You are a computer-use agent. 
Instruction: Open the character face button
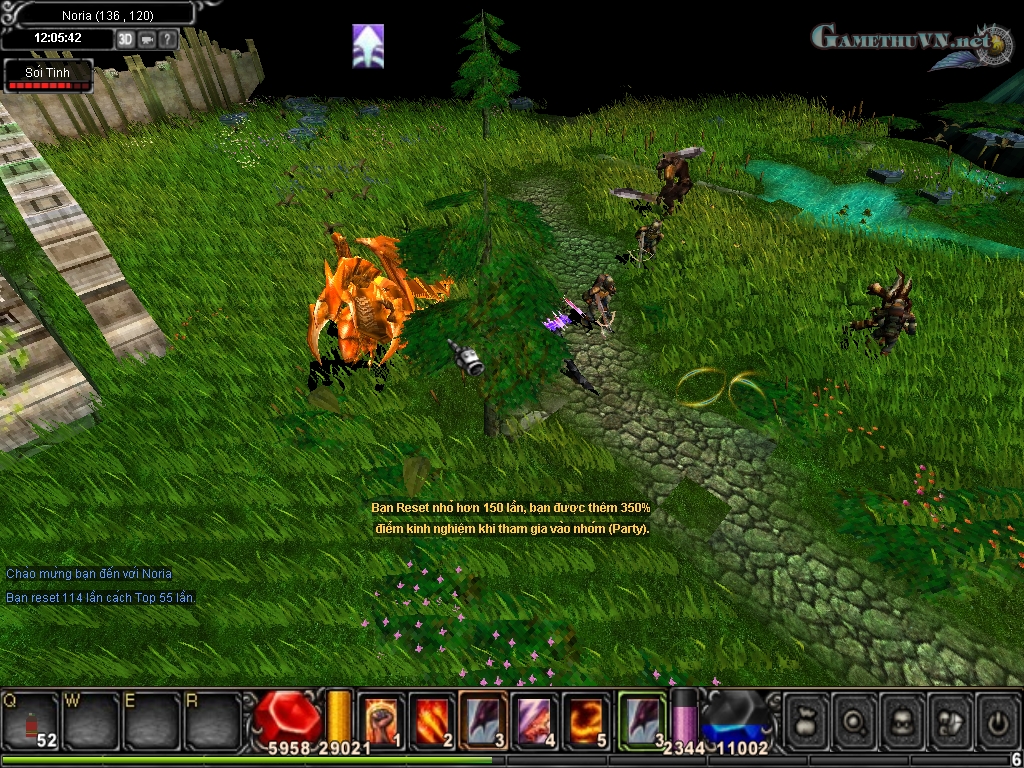(x=902, y=720)
